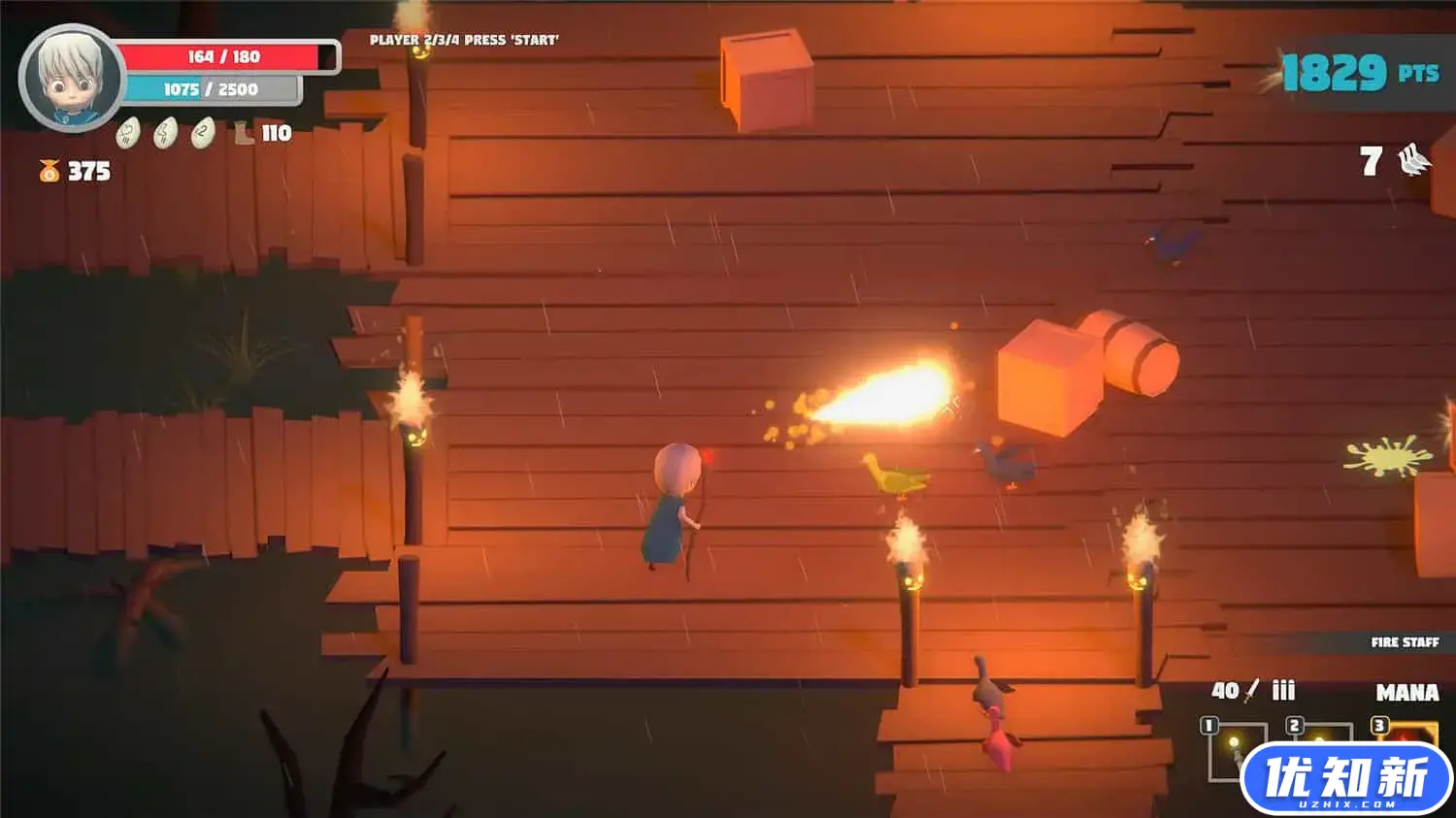The height and width of the screenshot is (818, 1456).
Task: Click the white bird counter icon
Action: click(1414, 160)
